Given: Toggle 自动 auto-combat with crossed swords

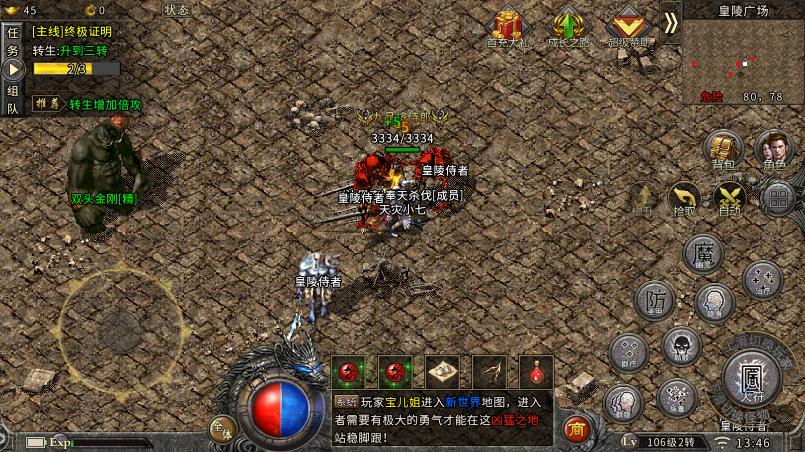Looking at the screenshot, I should pos(730,197).
